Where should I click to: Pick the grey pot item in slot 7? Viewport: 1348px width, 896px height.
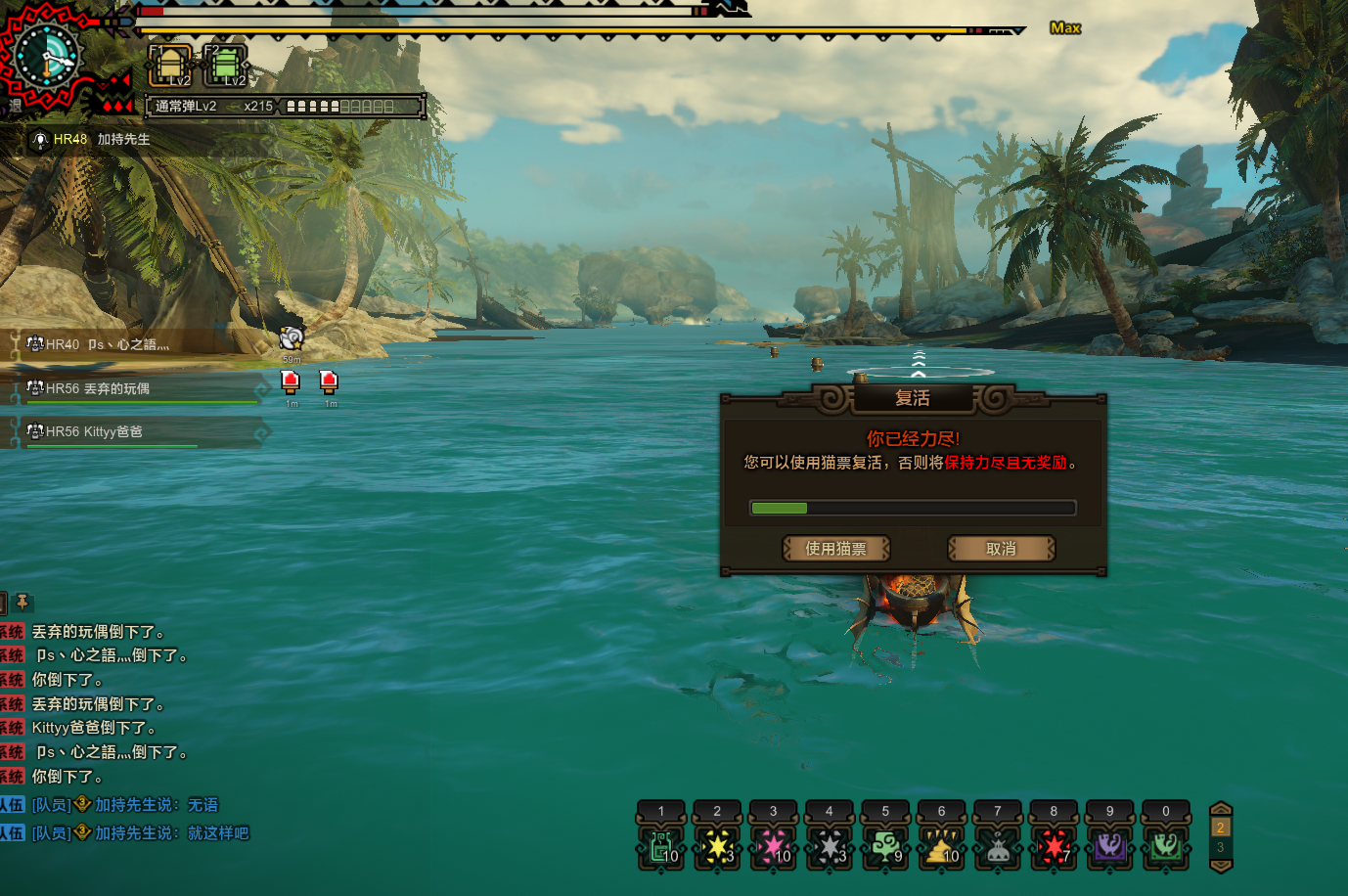998,846
